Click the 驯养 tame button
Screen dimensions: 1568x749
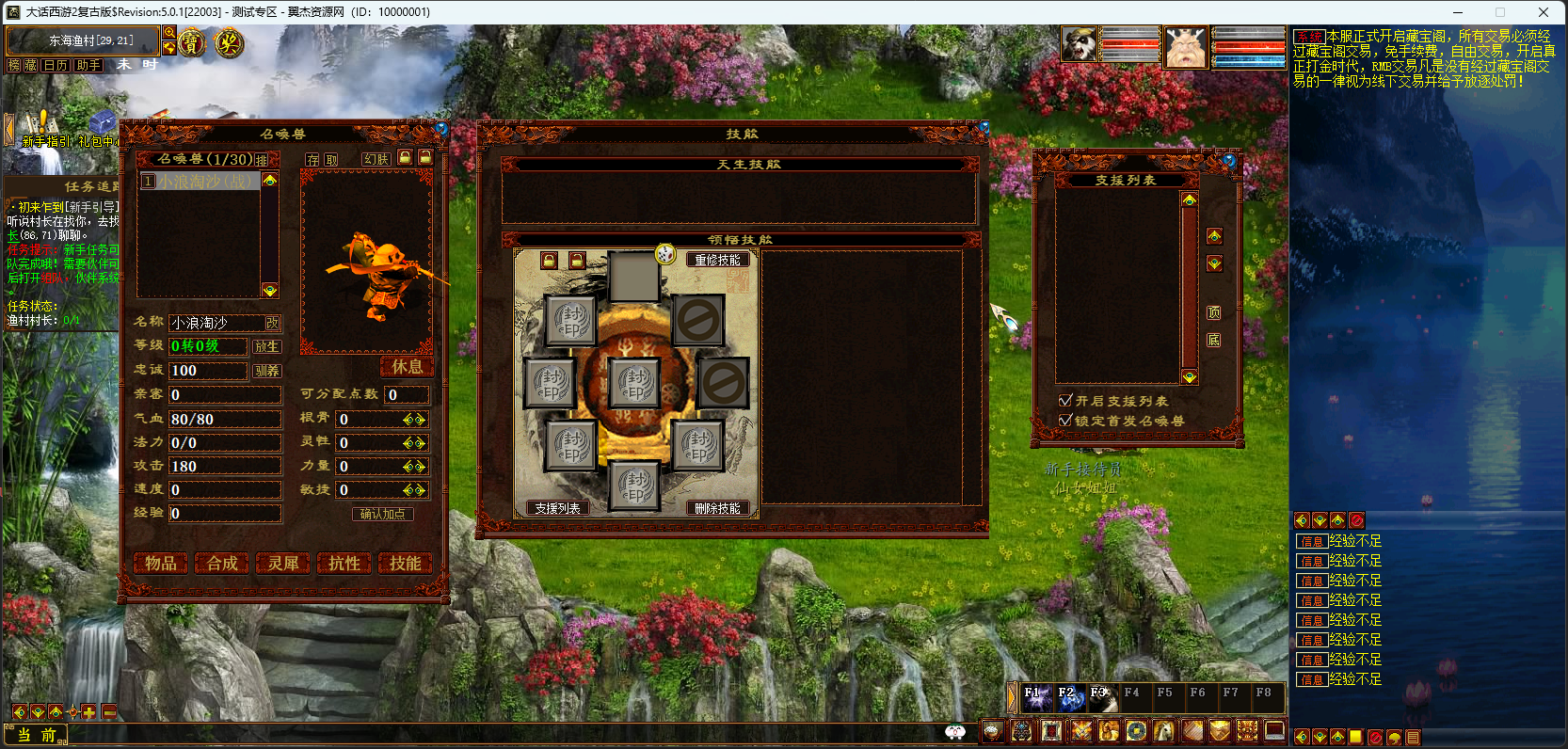[x=266, y=371]
